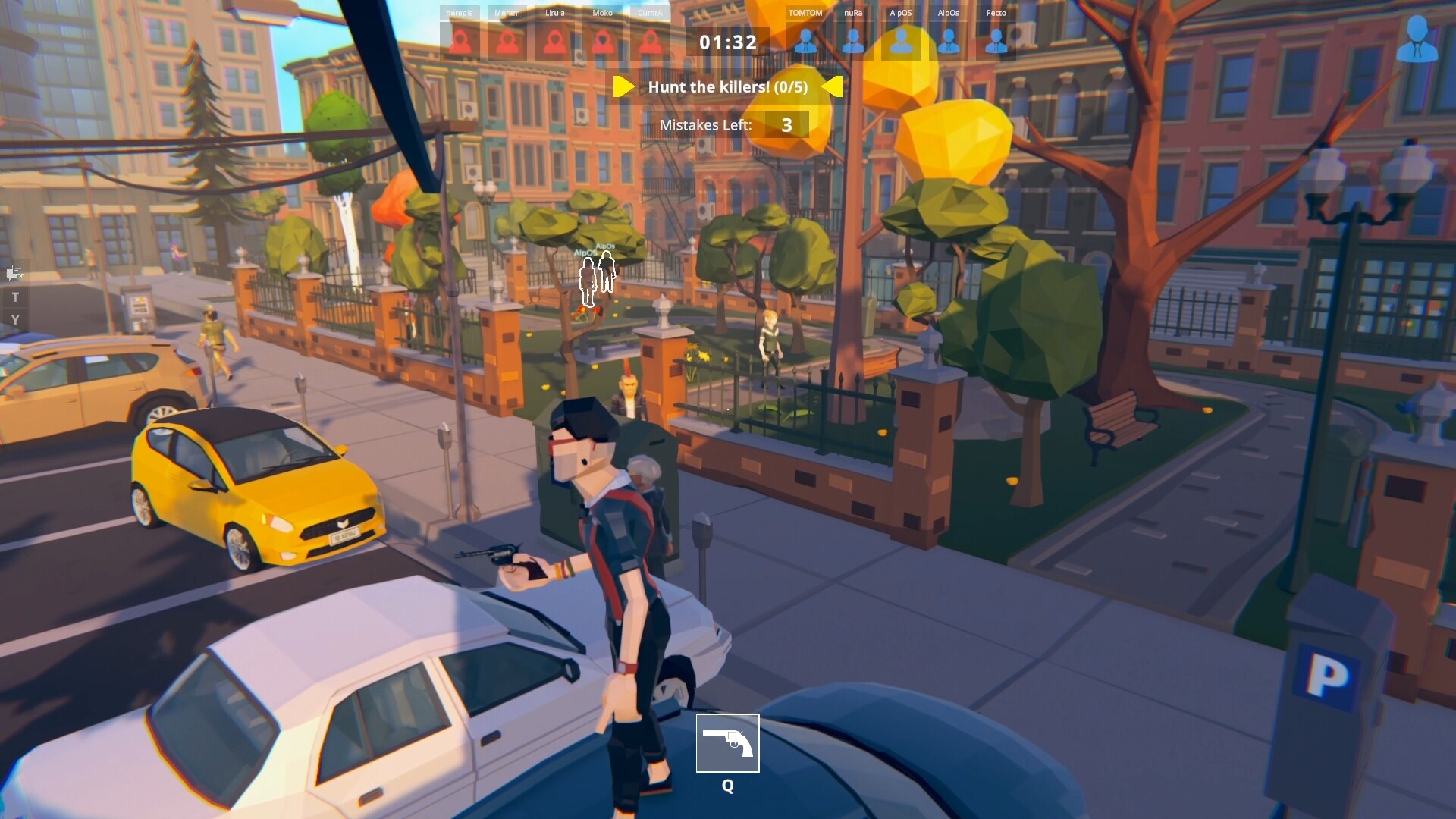The height and width of the screenshot is (819, 1456).
Task: Select the revolver weapon slot
Action: (x=727, y=742)
